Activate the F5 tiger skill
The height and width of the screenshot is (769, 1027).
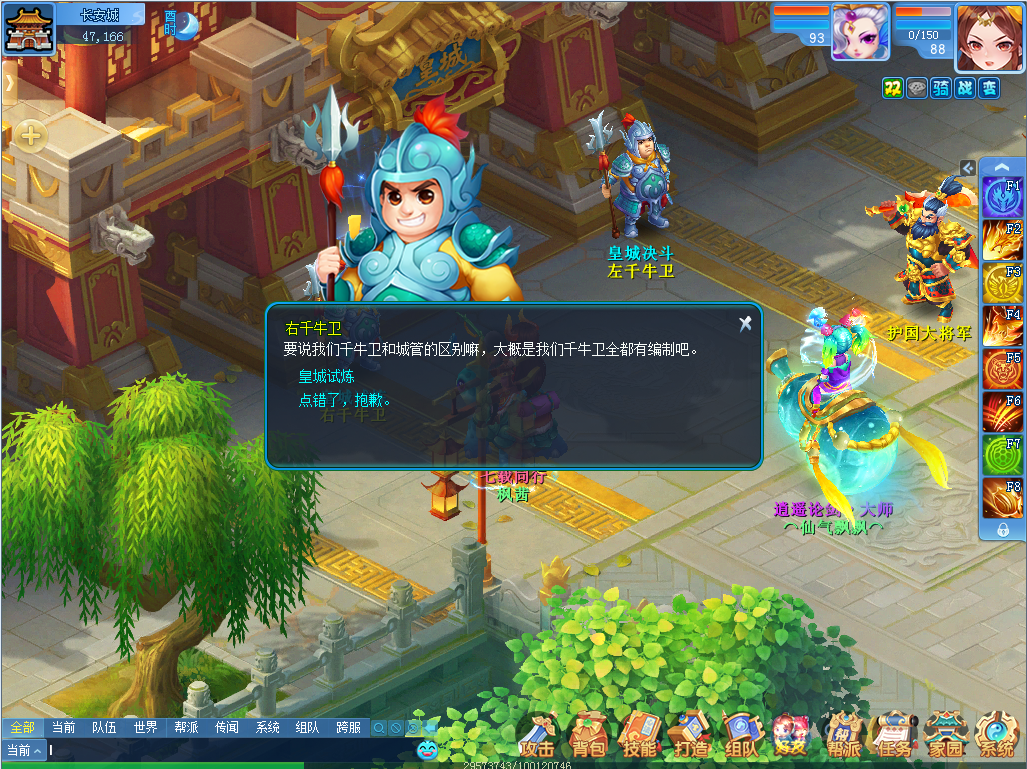[x=1001, y=369]
